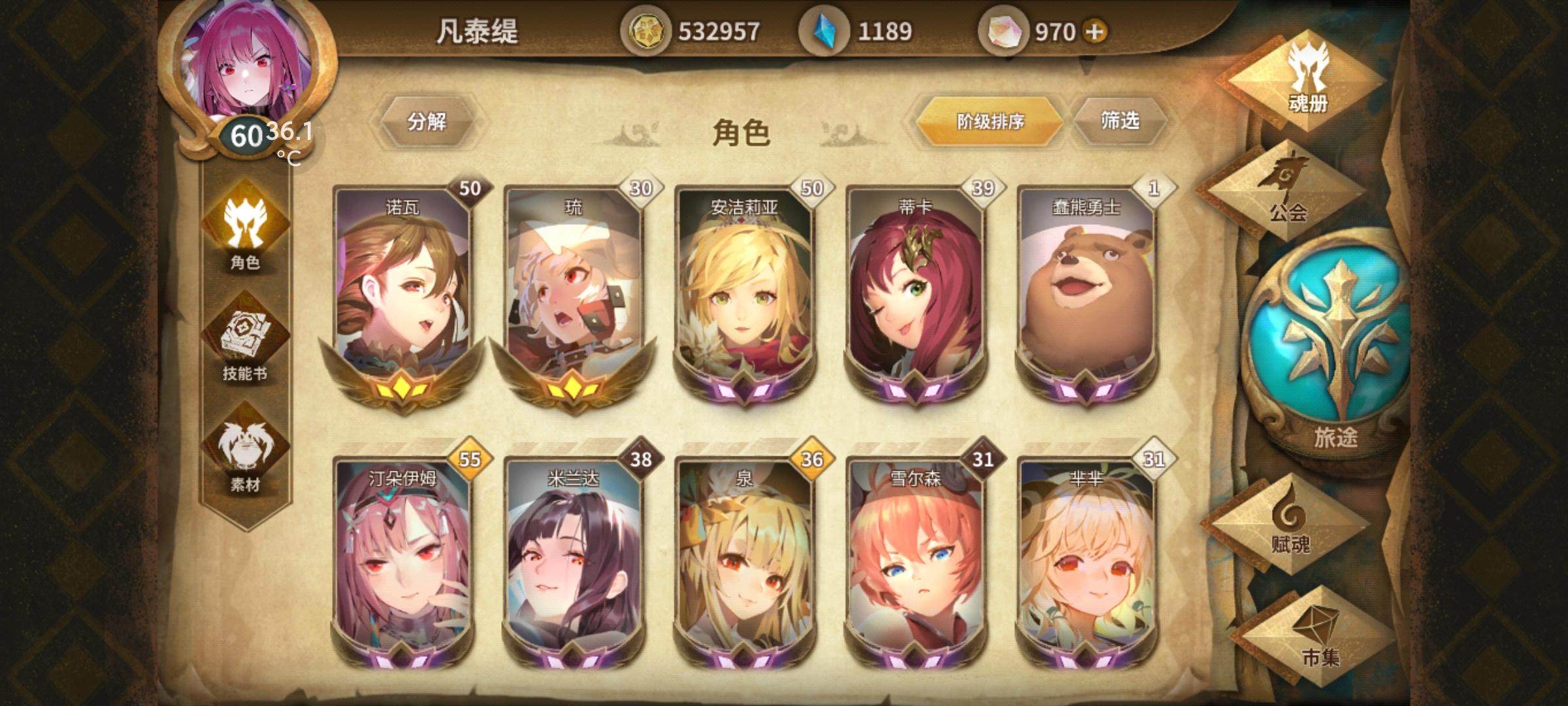The width and height of the screenshot is (1568, 706).
Task: Toggle the 阶级排序 rank sorting option
Action: (988, 121)
